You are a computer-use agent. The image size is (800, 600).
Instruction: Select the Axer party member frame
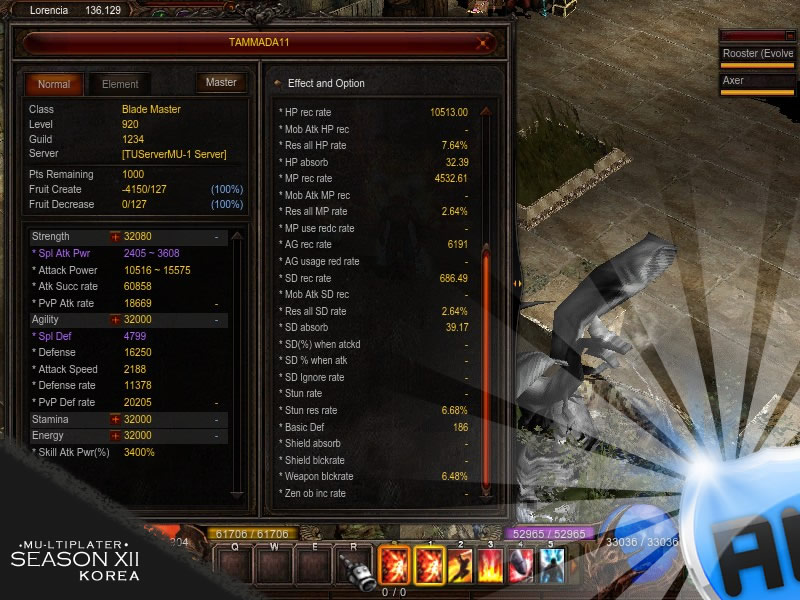758,81
